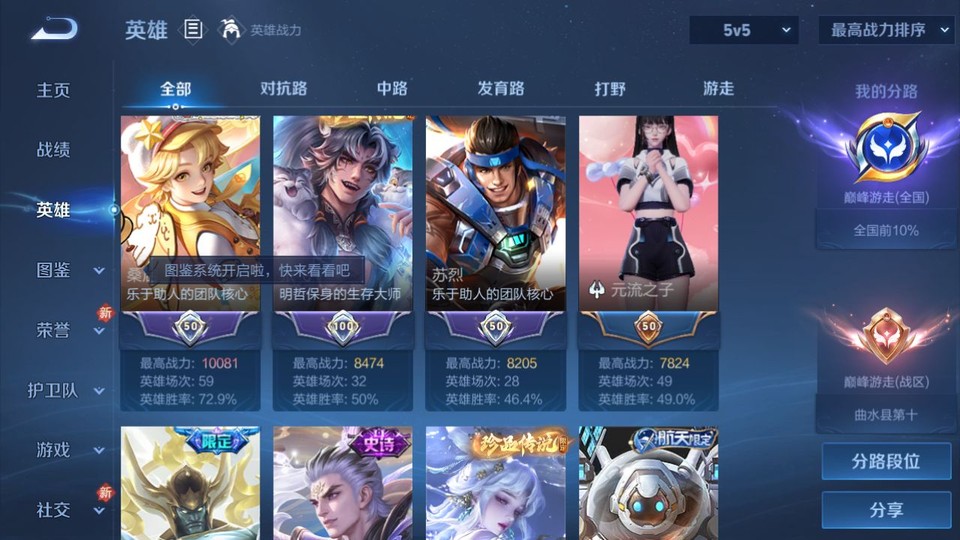960x540 pixels.
Task: Open the 战绩 sidebar menu
Action: click(54, 150)
